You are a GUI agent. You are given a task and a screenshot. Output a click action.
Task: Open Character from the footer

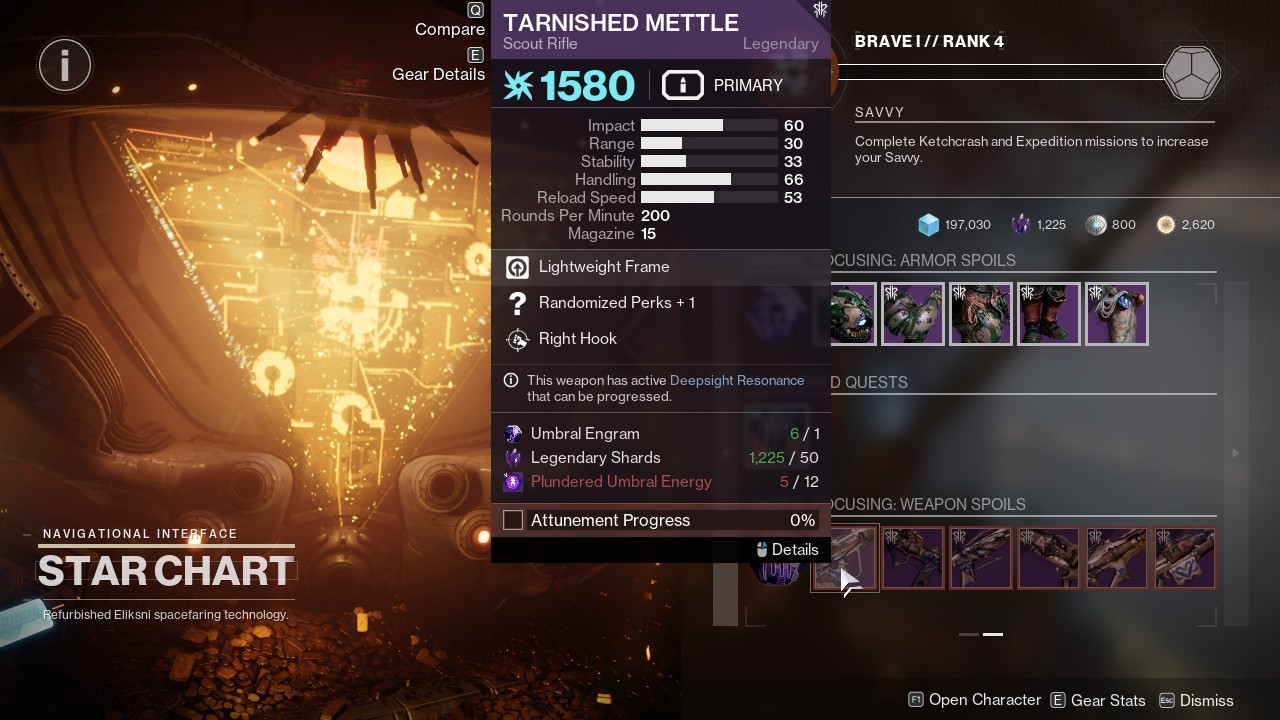click(984, 700)
